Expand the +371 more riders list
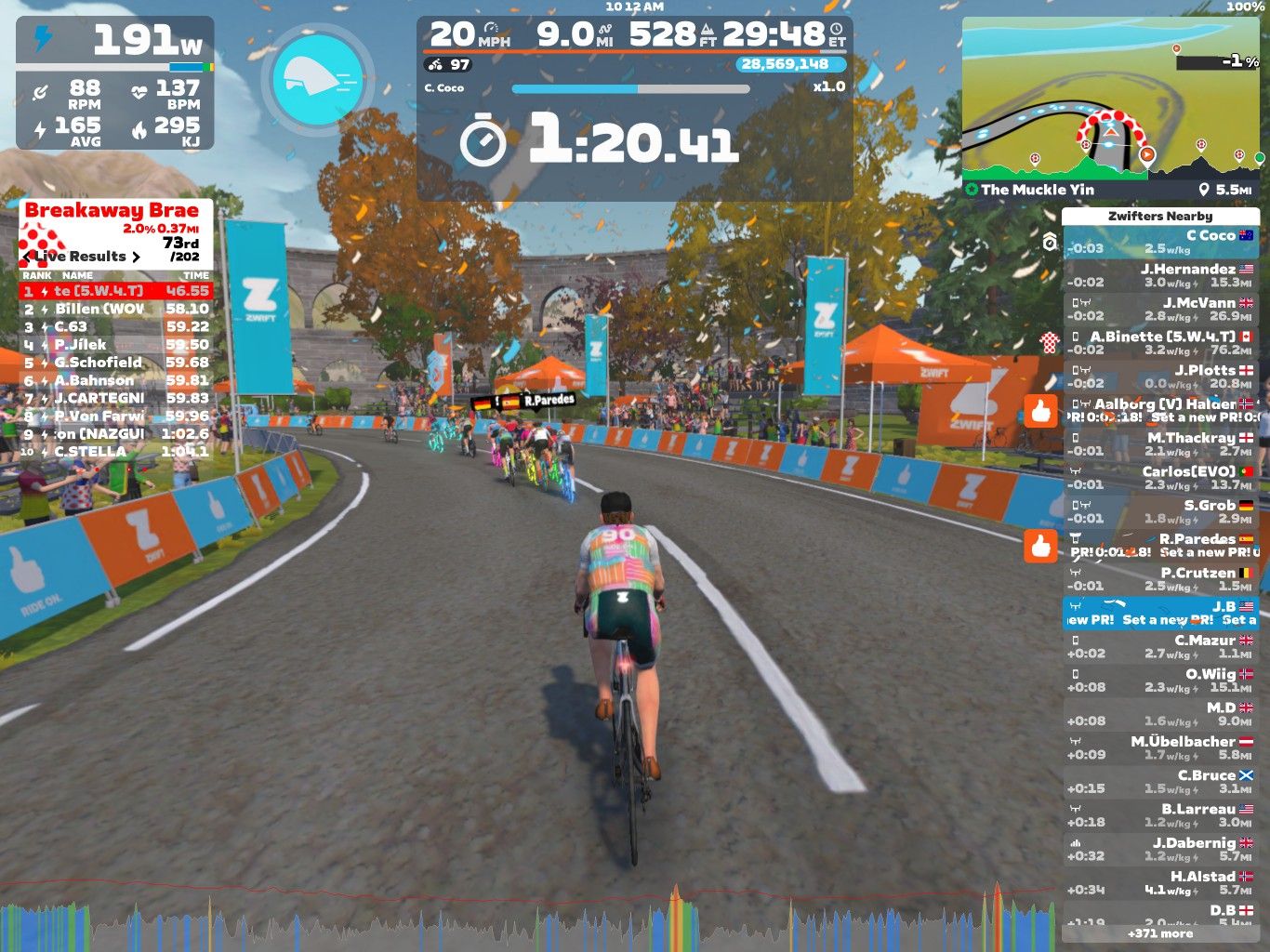Viewport: 1270px width, 952px height. [x=1159, y=933]
